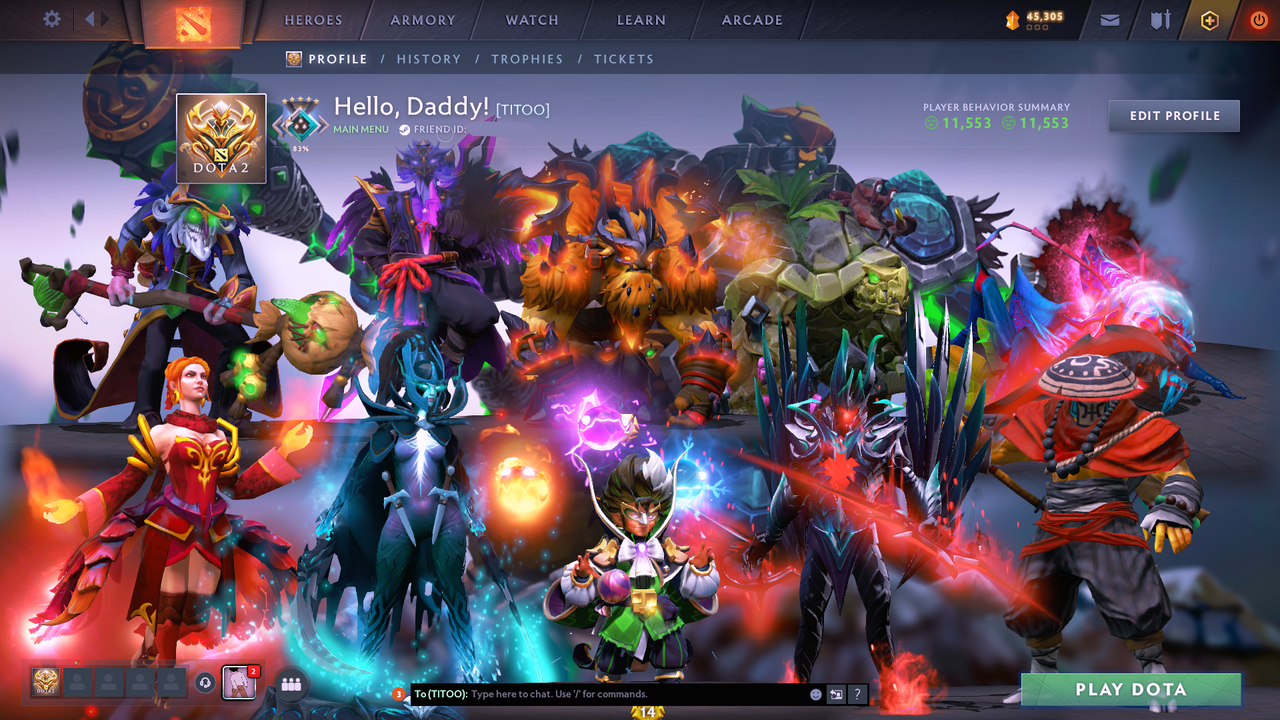Click the friends group icon near party slots

pyautogui.click(x=291, y=684)
